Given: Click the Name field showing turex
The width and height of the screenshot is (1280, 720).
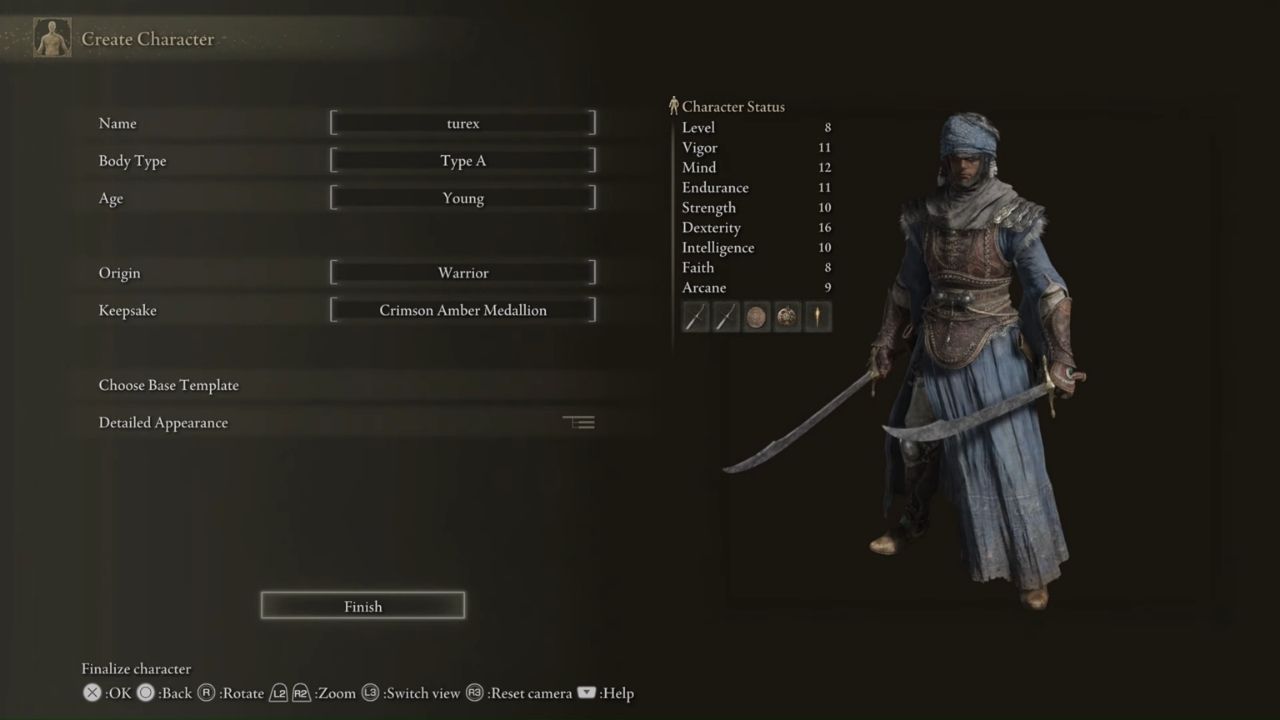Looking at the screenshot, I should [462, 123].
